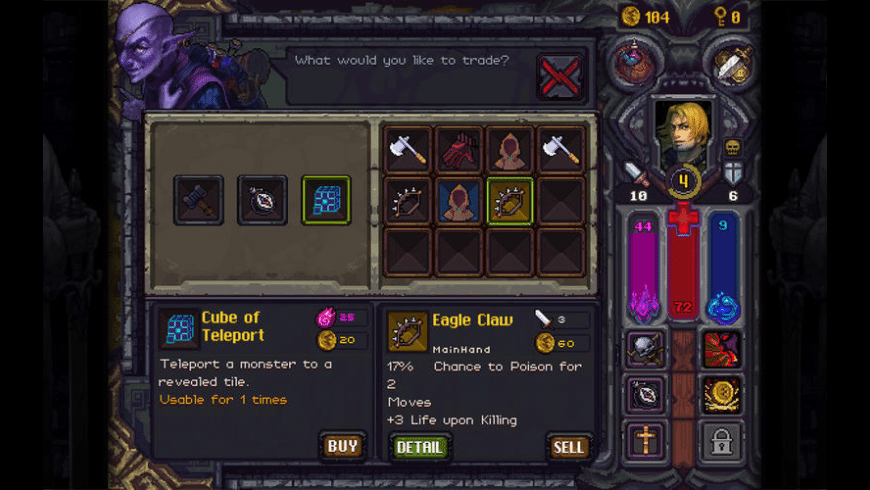Sell the Eagle Claw
The height and width of the screenshot is (490, 870).
click(569, 447)
